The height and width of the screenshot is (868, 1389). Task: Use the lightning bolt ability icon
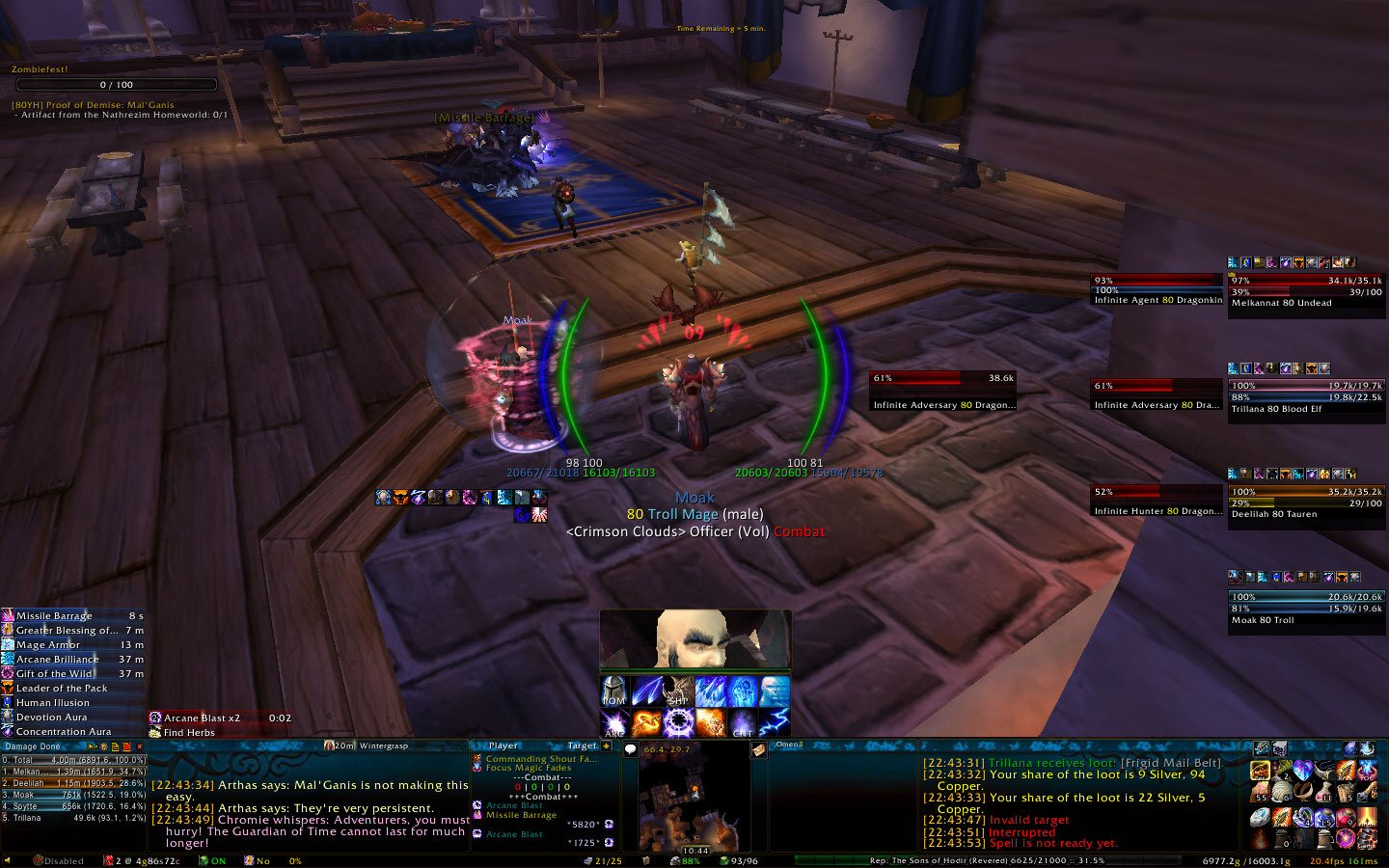[775, 723]
